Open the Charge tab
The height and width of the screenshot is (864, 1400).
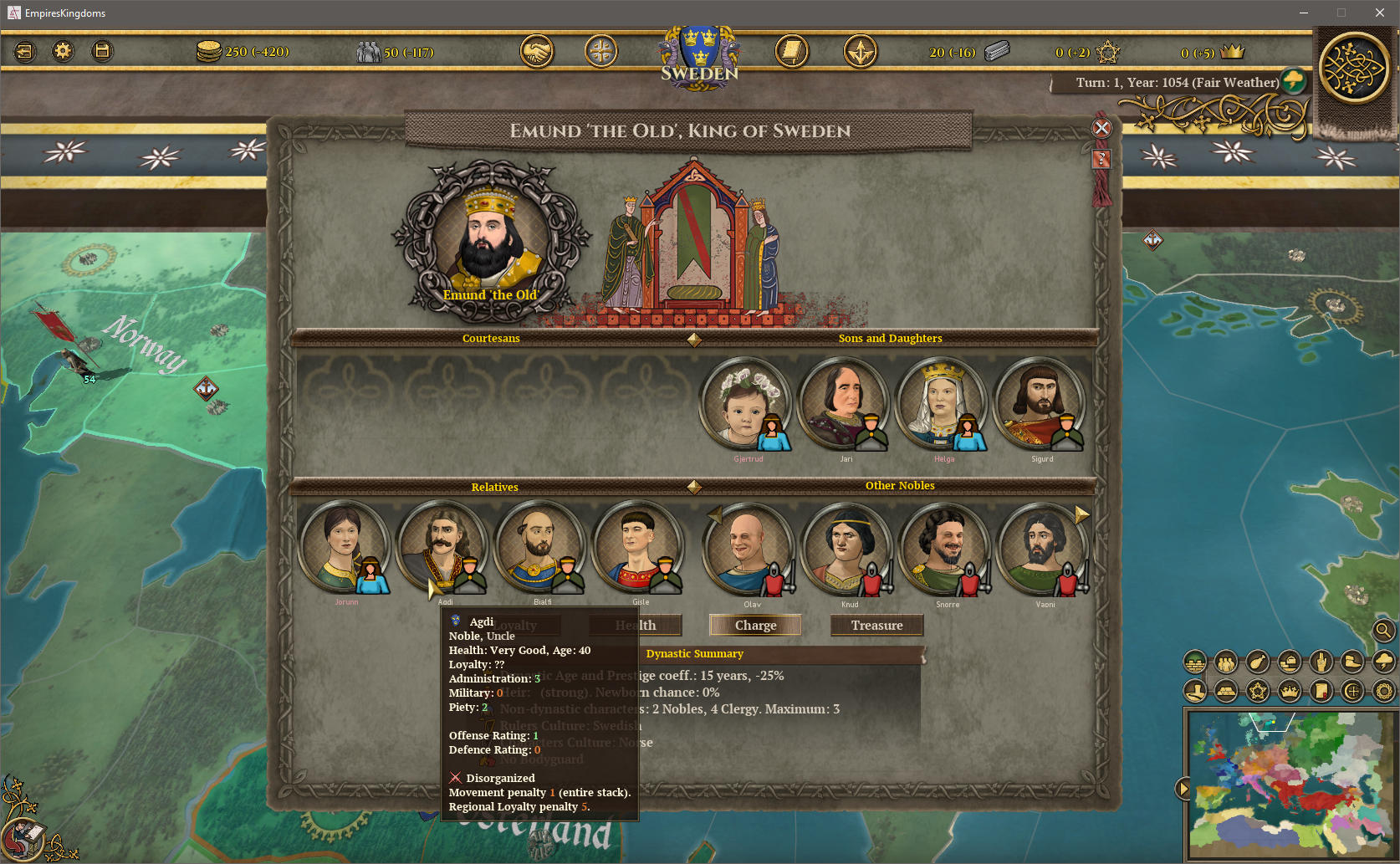coord(755,625)
